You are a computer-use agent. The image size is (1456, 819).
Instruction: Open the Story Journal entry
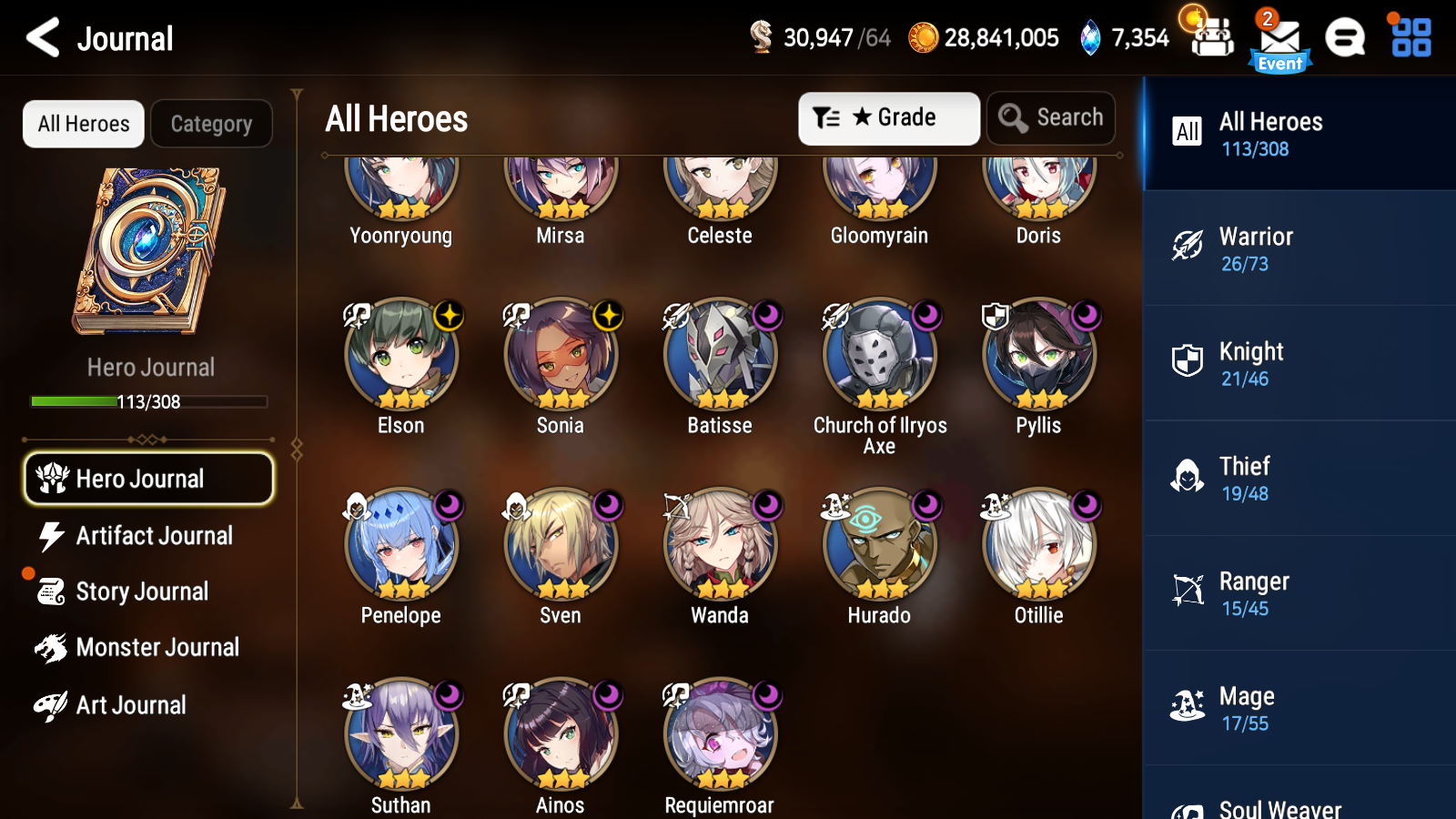141,591
